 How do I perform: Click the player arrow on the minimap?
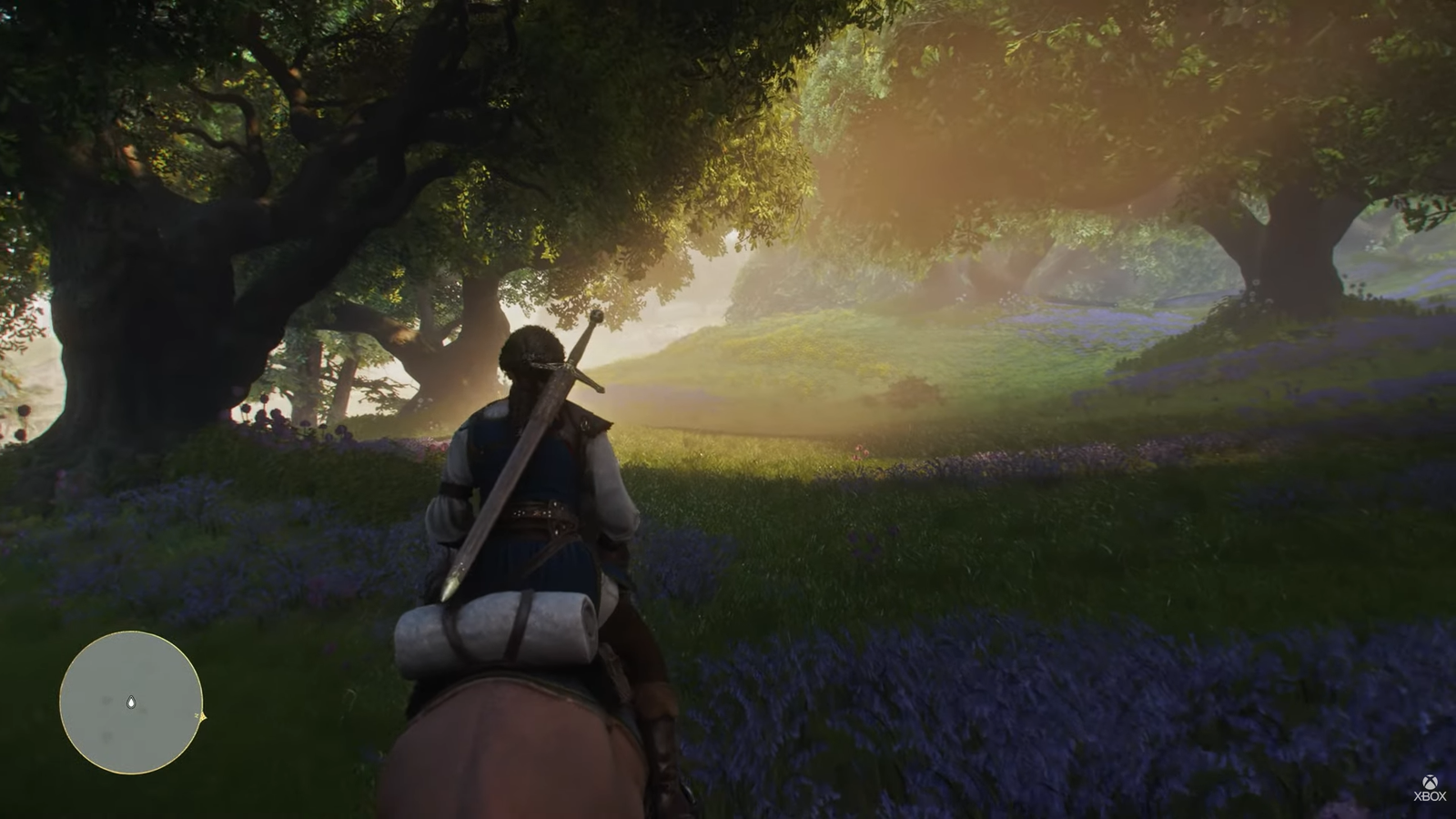point(131,702)
